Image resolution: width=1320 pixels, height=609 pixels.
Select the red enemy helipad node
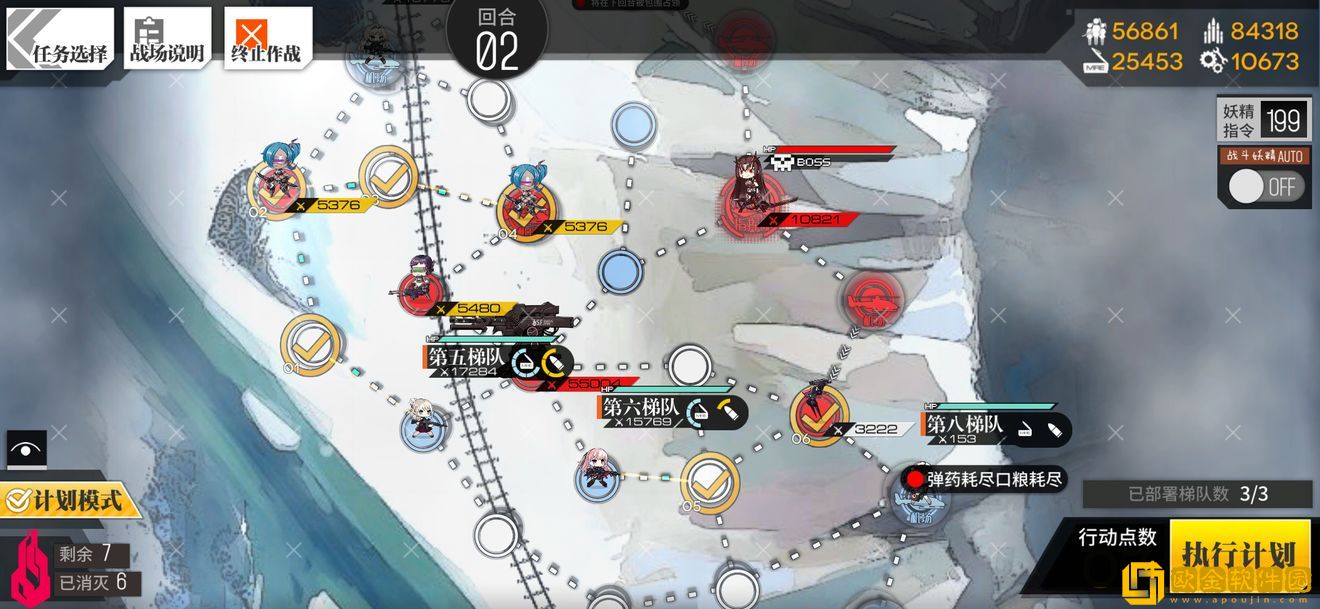tap(871, 298)
